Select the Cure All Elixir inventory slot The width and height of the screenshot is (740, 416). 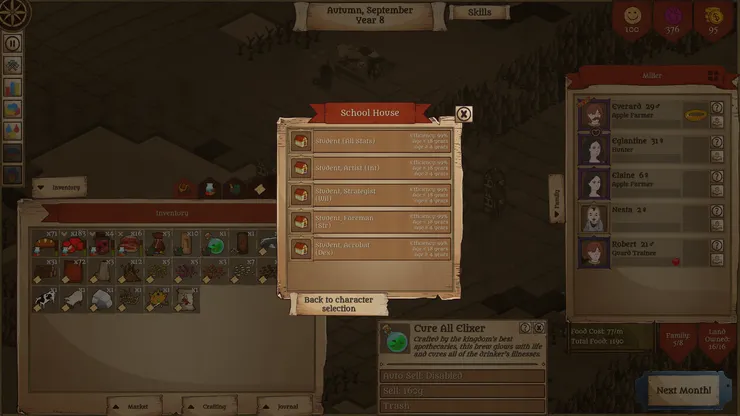click(214, 245)
